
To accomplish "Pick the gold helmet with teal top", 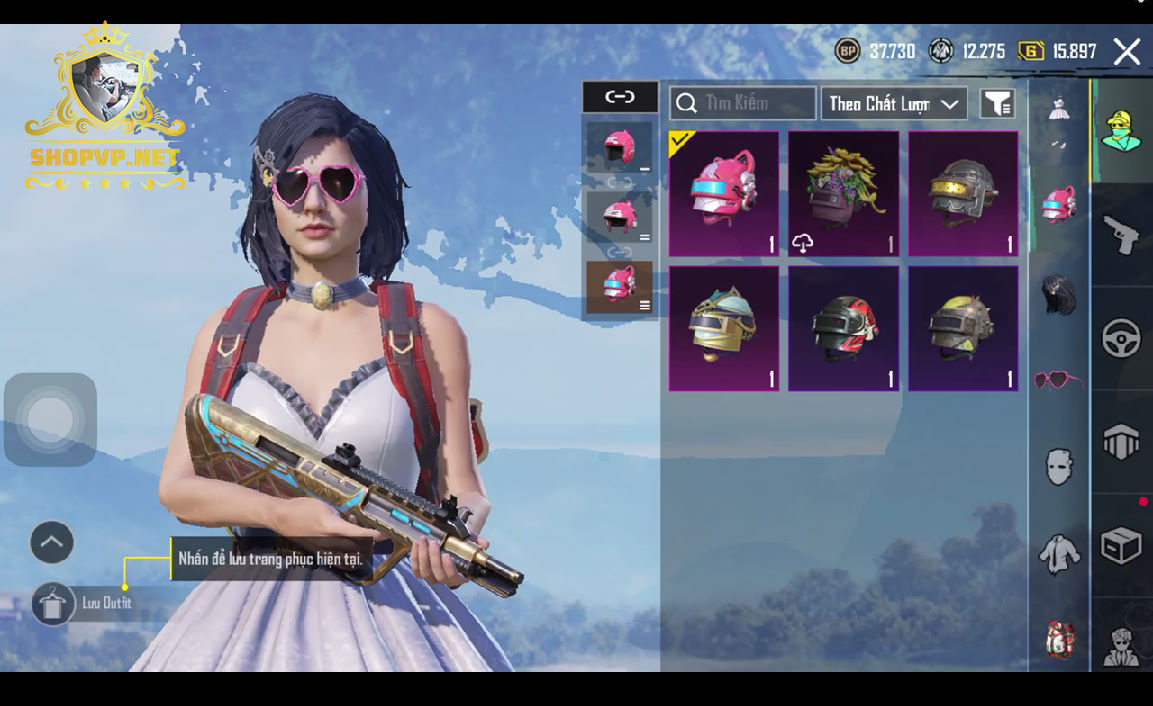I will click(724, 328).
